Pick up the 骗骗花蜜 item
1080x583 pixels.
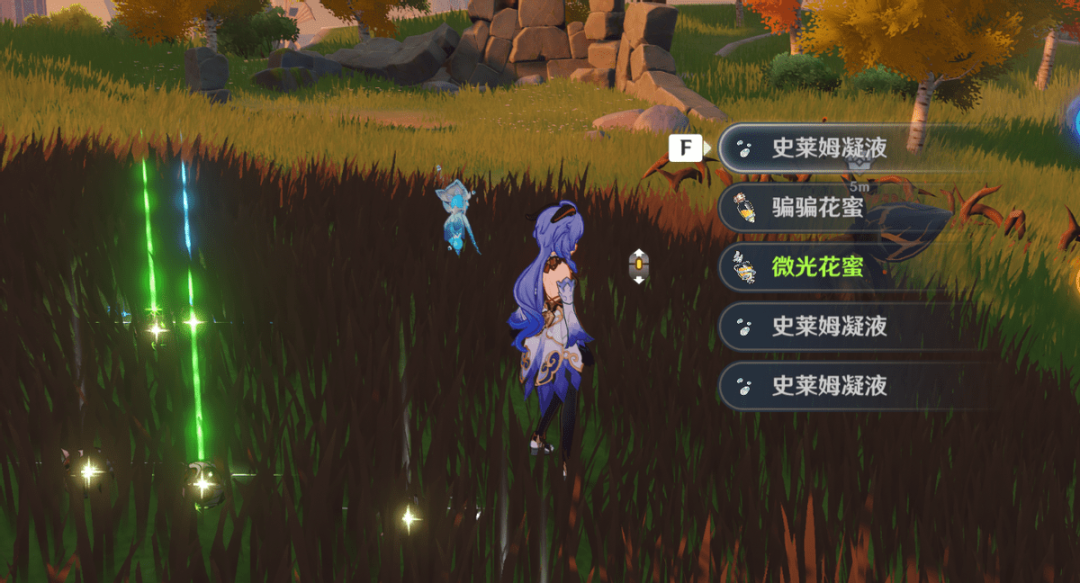click(817, 209)
